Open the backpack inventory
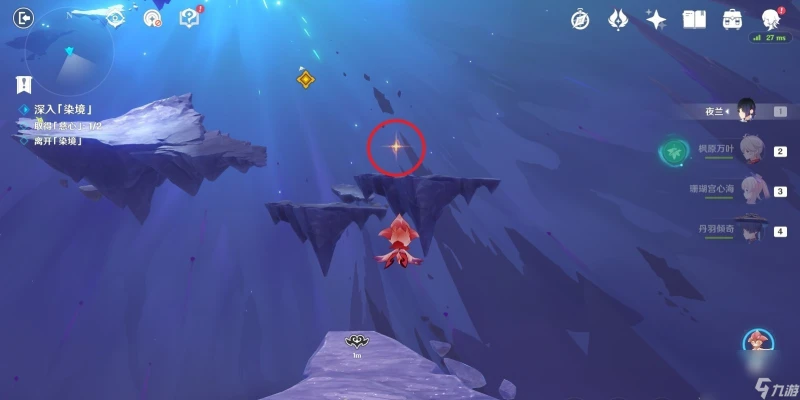800x400 pixels. [732, 19]
